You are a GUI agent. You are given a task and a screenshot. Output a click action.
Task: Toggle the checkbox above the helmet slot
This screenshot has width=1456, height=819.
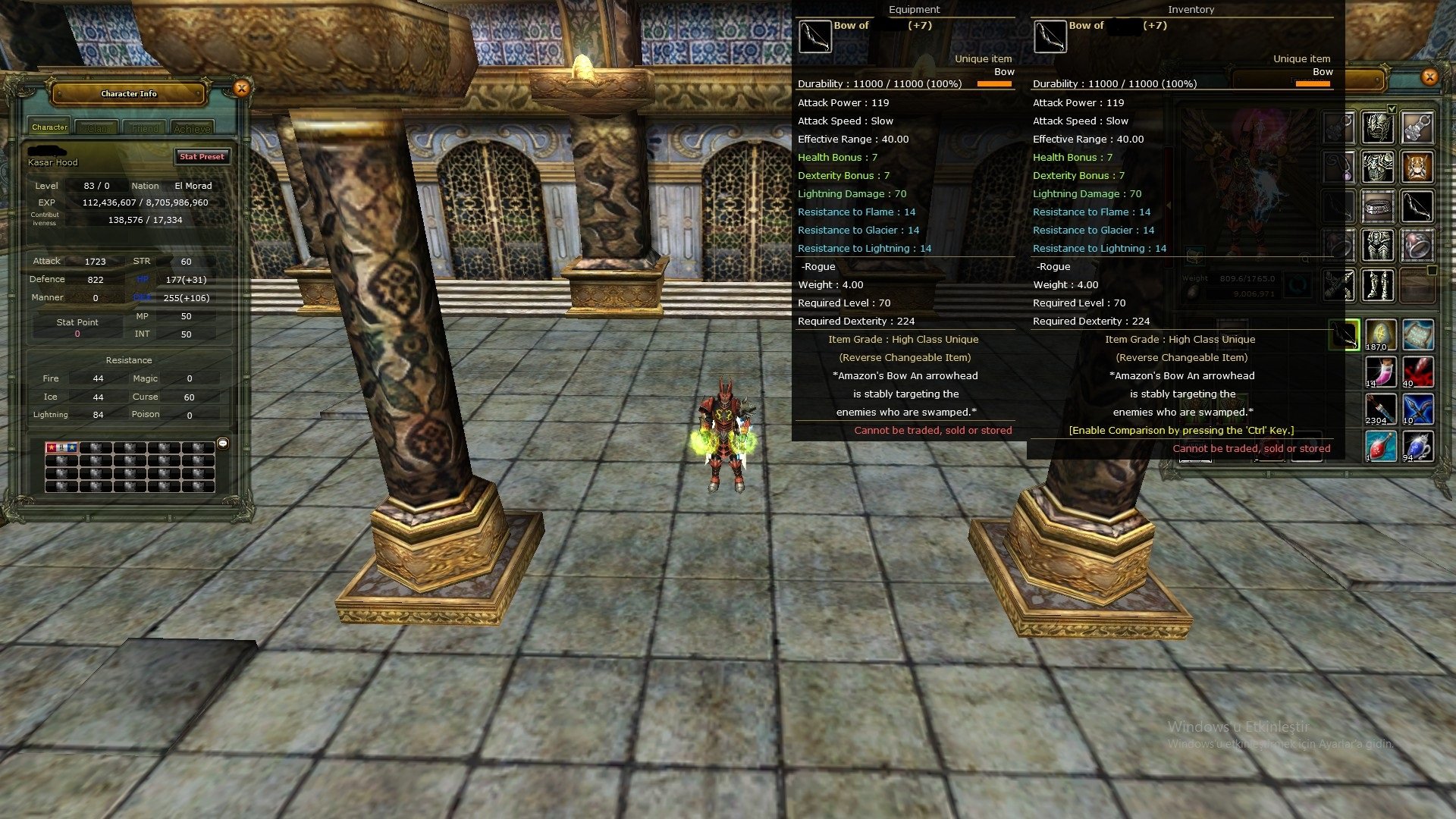(x=1392, y=108)
